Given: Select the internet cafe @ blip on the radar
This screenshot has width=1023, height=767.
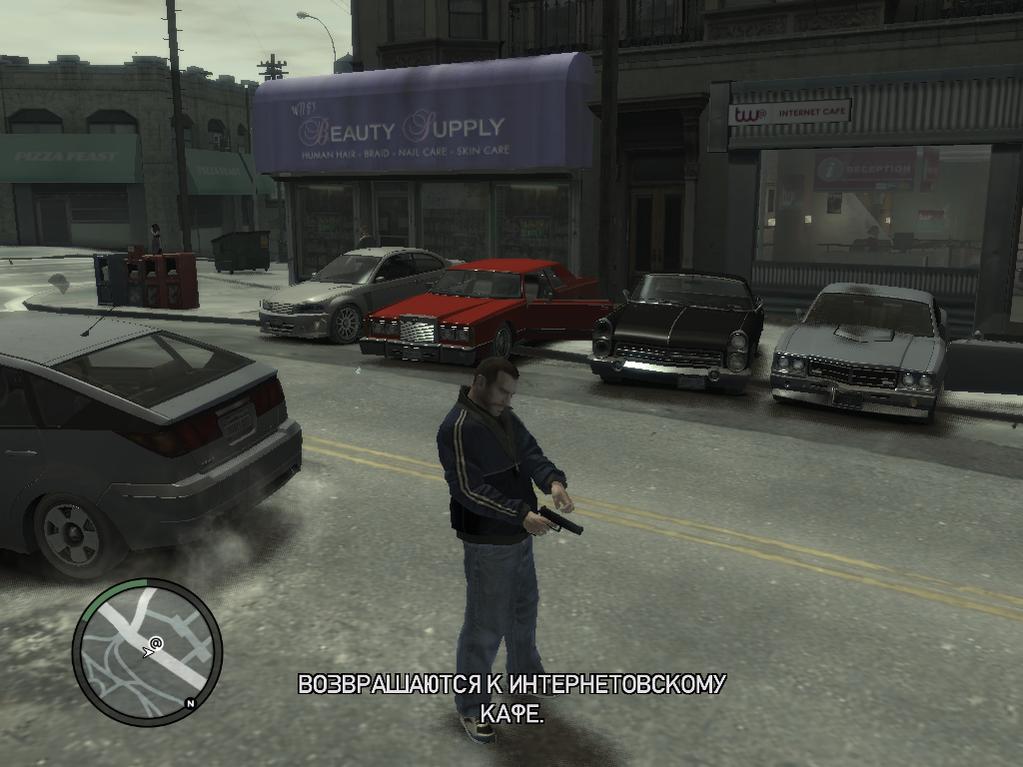Looking at the screenshot, I should pyautogui.click(x=157, y=642).
